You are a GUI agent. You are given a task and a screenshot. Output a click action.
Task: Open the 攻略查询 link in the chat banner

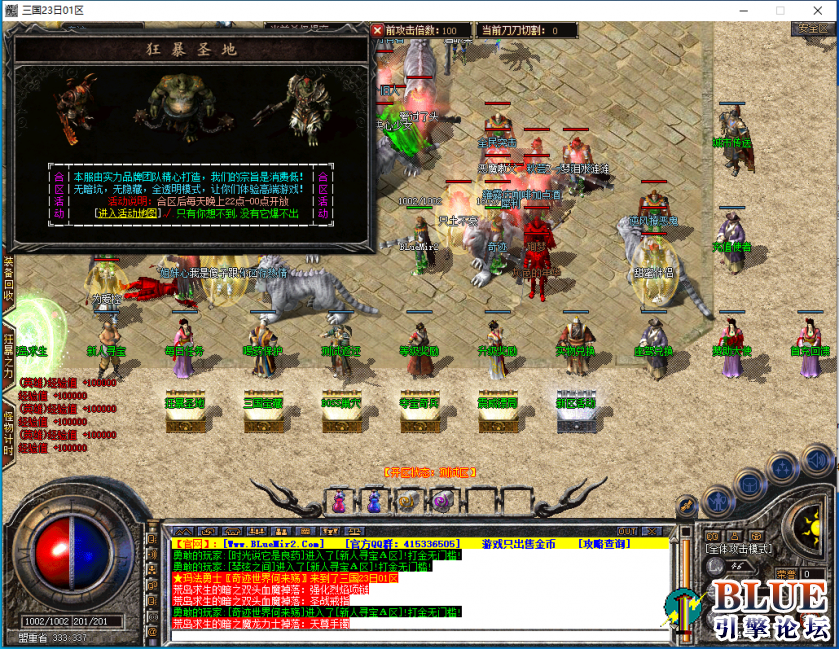pyautogui.click(x=604, y=544)
